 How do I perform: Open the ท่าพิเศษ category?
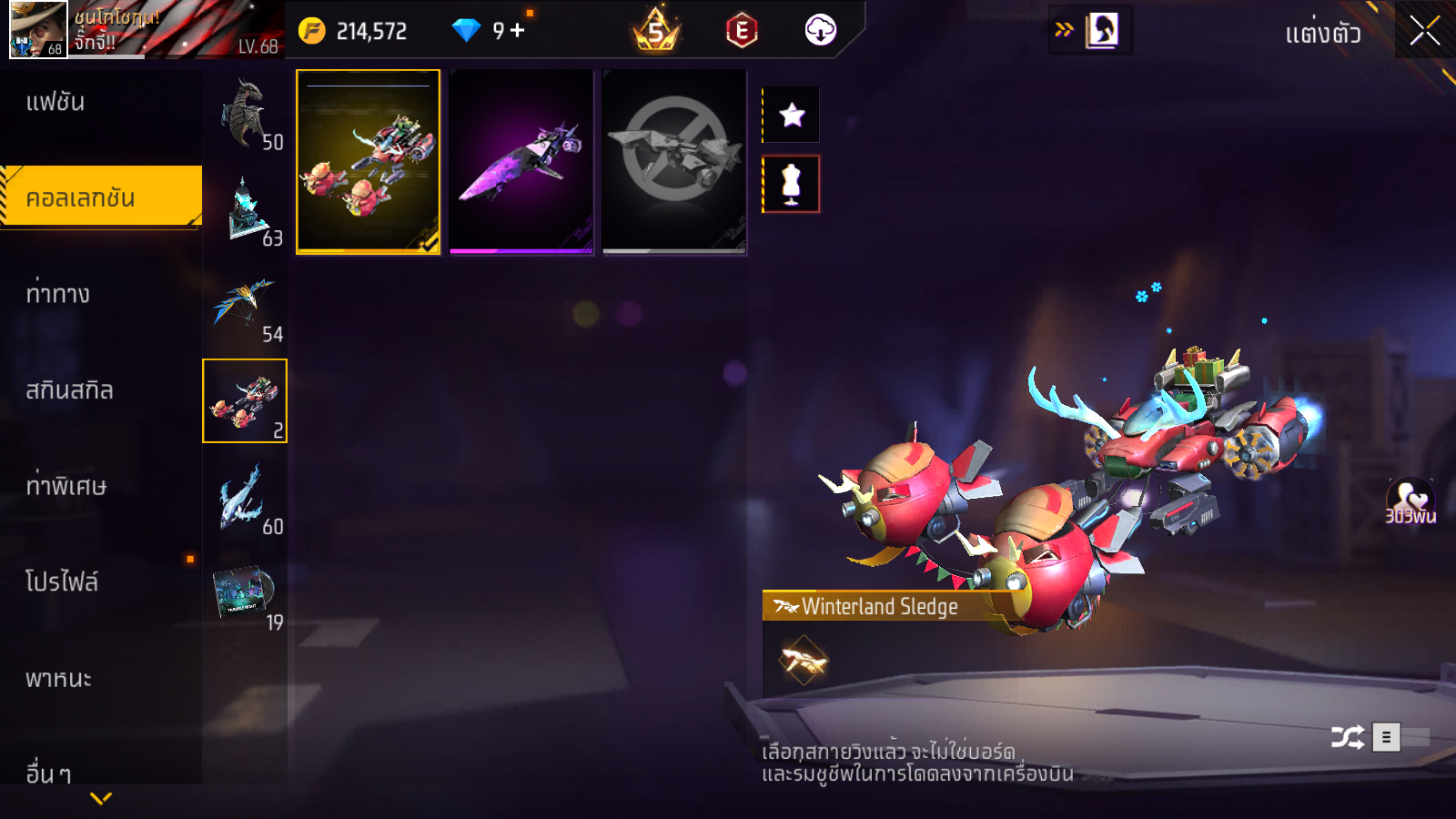(x=66, y=486)
